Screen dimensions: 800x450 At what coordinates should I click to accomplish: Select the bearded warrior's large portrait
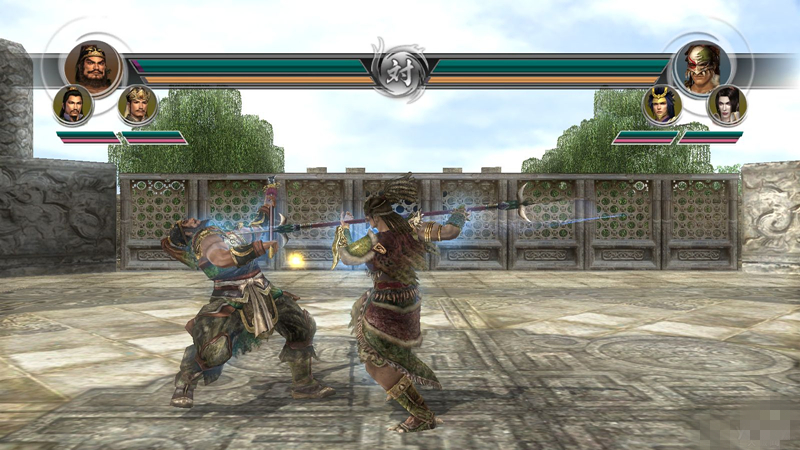[93, 65]
